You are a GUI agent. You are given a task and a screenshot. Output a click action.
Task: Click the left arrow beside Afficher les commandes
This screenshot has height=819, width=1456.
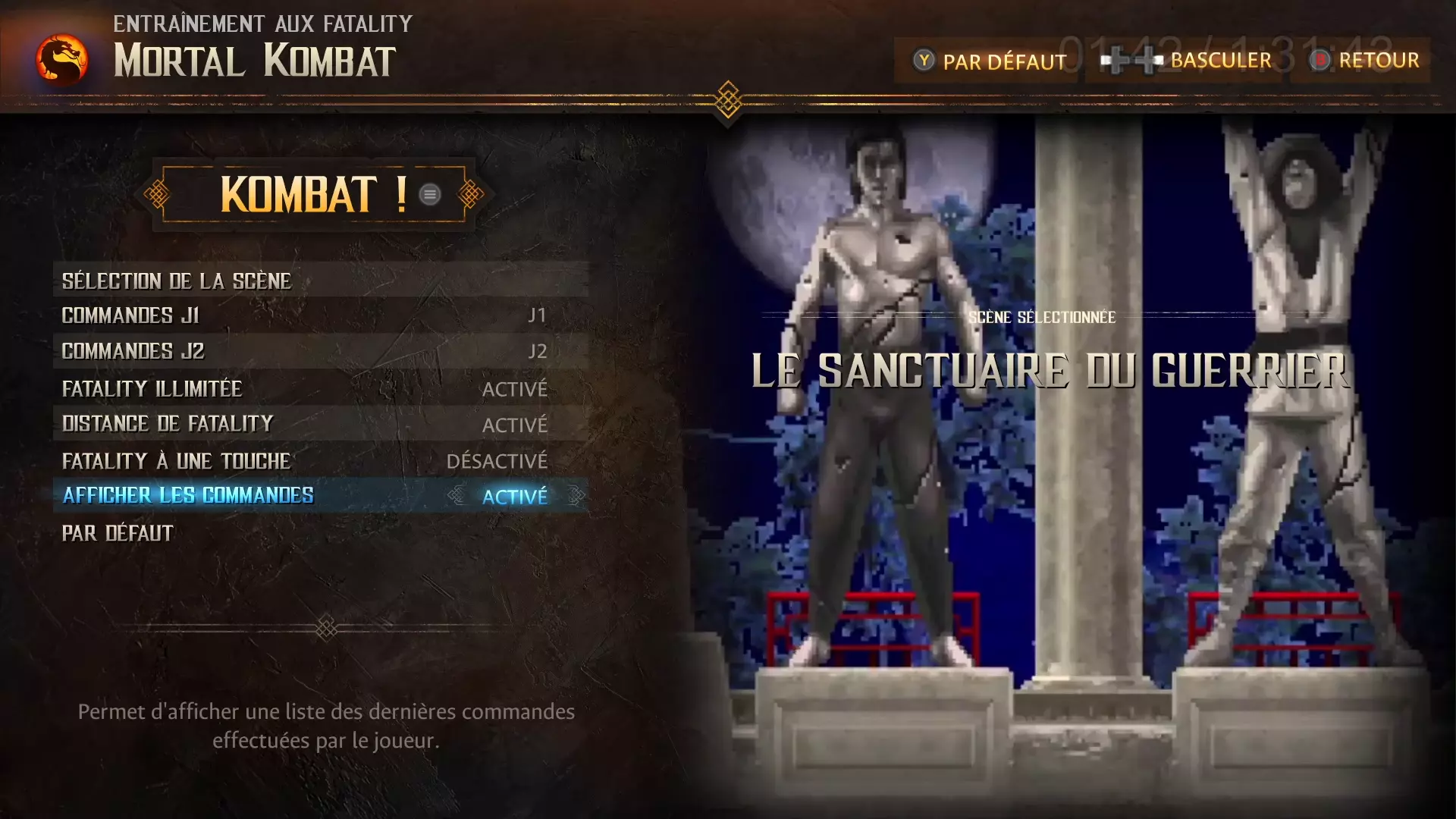pos(456,496)
